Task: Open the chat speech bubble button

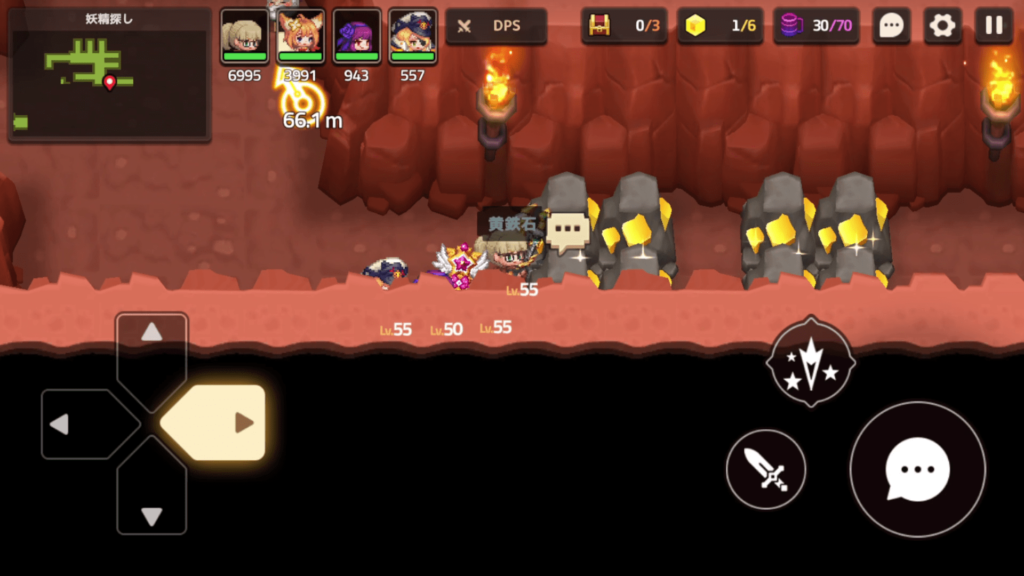Action: pyautogui.click(x=890, y=26)
